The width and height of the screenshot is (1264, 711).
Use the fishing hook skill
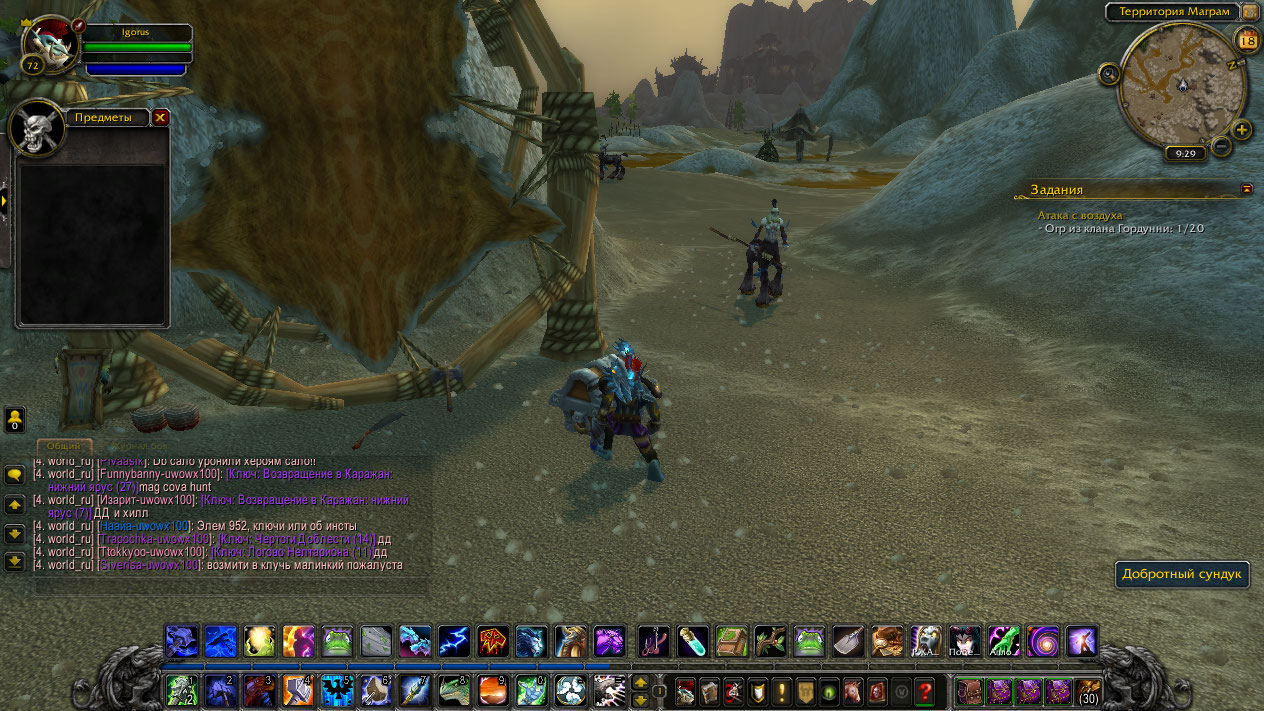[x=653, y=641]
